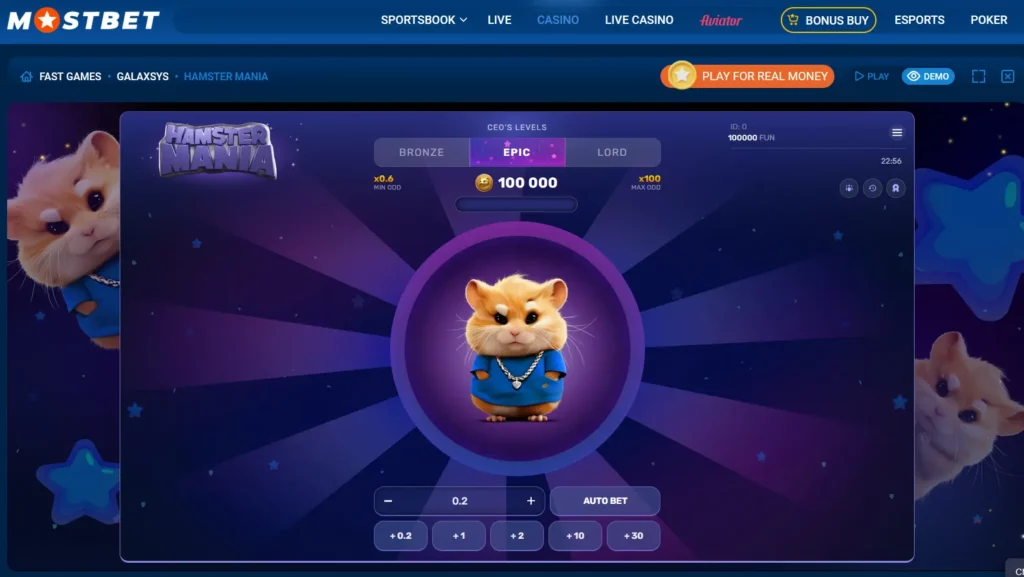Open the game's hamburger menu
Screen dimensions: 1024x577
pyautogui.click(x=897, y=133)
